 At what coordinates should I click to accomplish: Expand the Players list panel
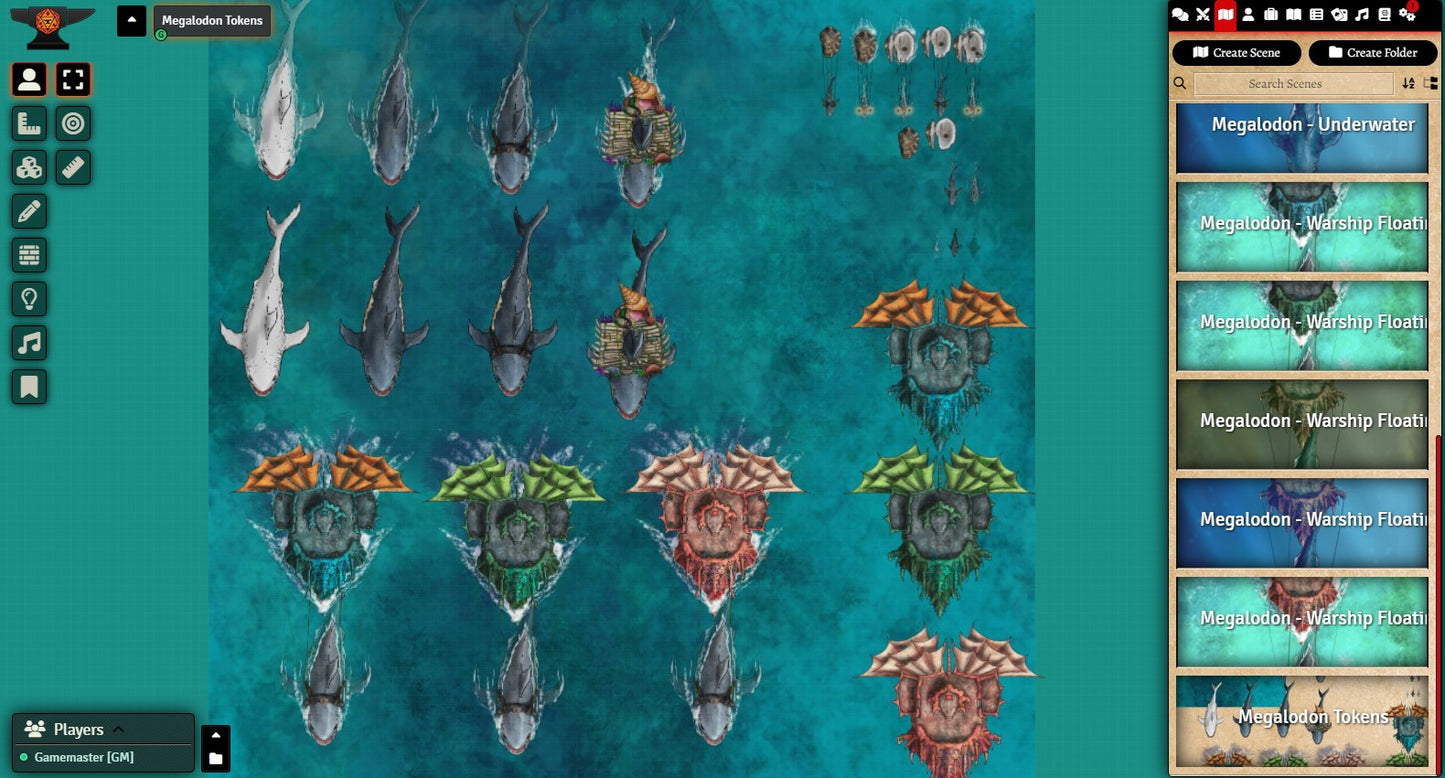click(x=117, y=729)
